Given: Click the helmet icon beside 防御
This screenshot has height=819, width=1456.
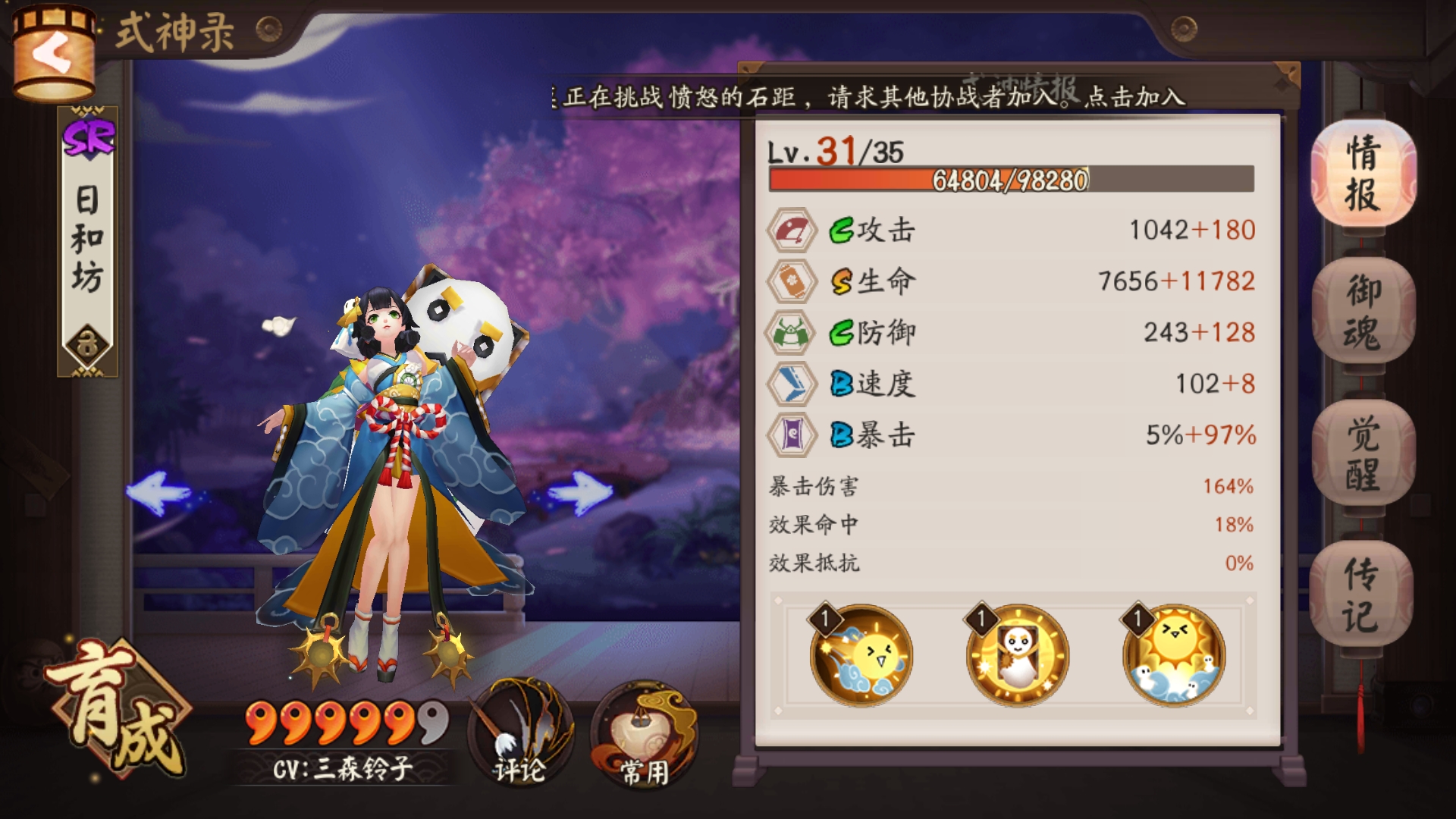Looking at the screenshot, I should [792, 331].
